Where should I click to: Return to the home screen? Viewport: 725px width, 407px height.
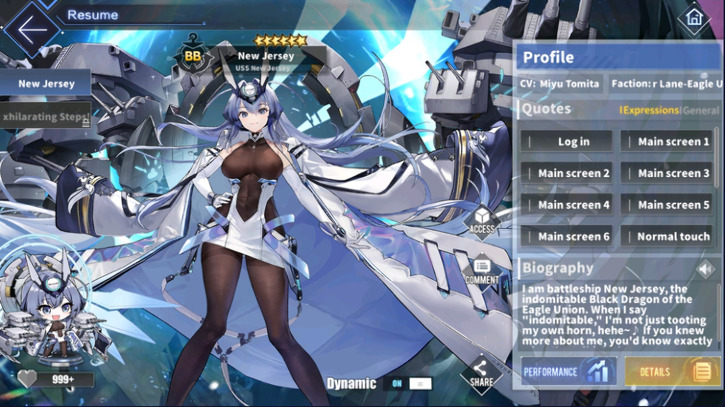click(692, 18)
